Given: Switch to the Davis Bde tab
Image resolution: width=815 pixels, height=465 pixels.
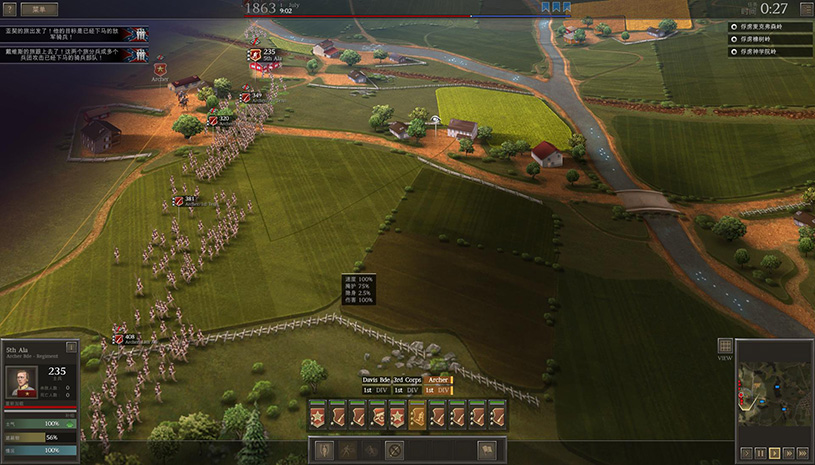Looking at the screenshot, I should tap(375, 380).
